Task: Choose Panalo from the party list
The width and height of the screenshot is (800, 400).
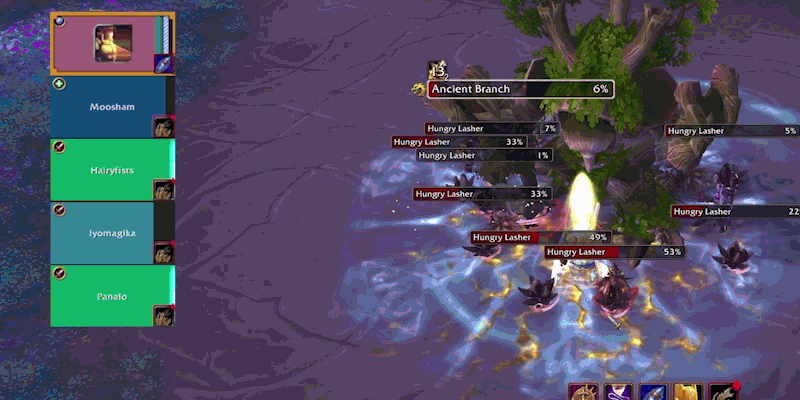Action: [112, 296]
